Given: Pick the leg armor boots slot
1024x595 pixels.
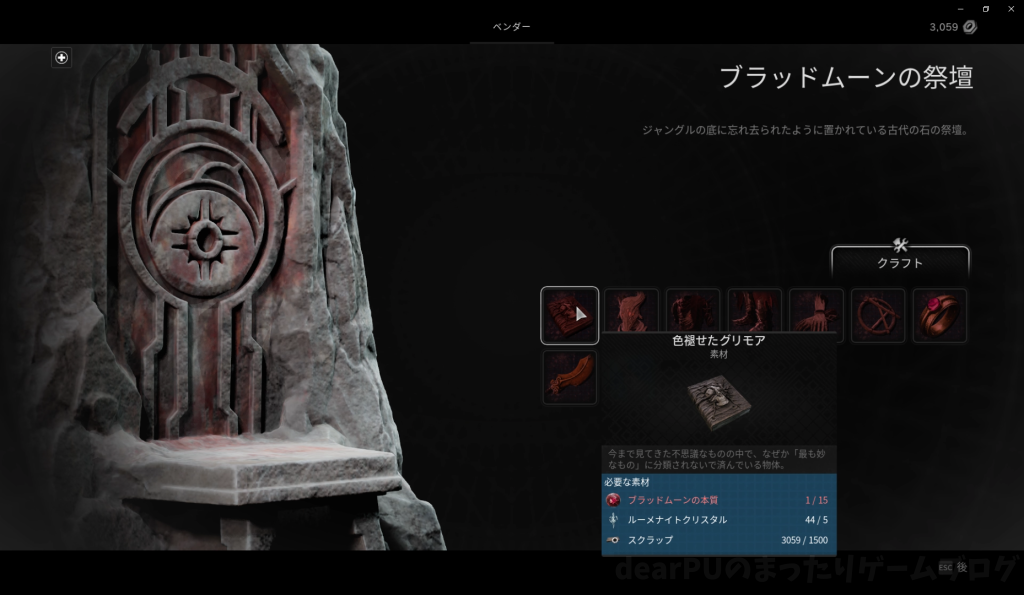Looking at the screenshot, I should tap(755, 316).
